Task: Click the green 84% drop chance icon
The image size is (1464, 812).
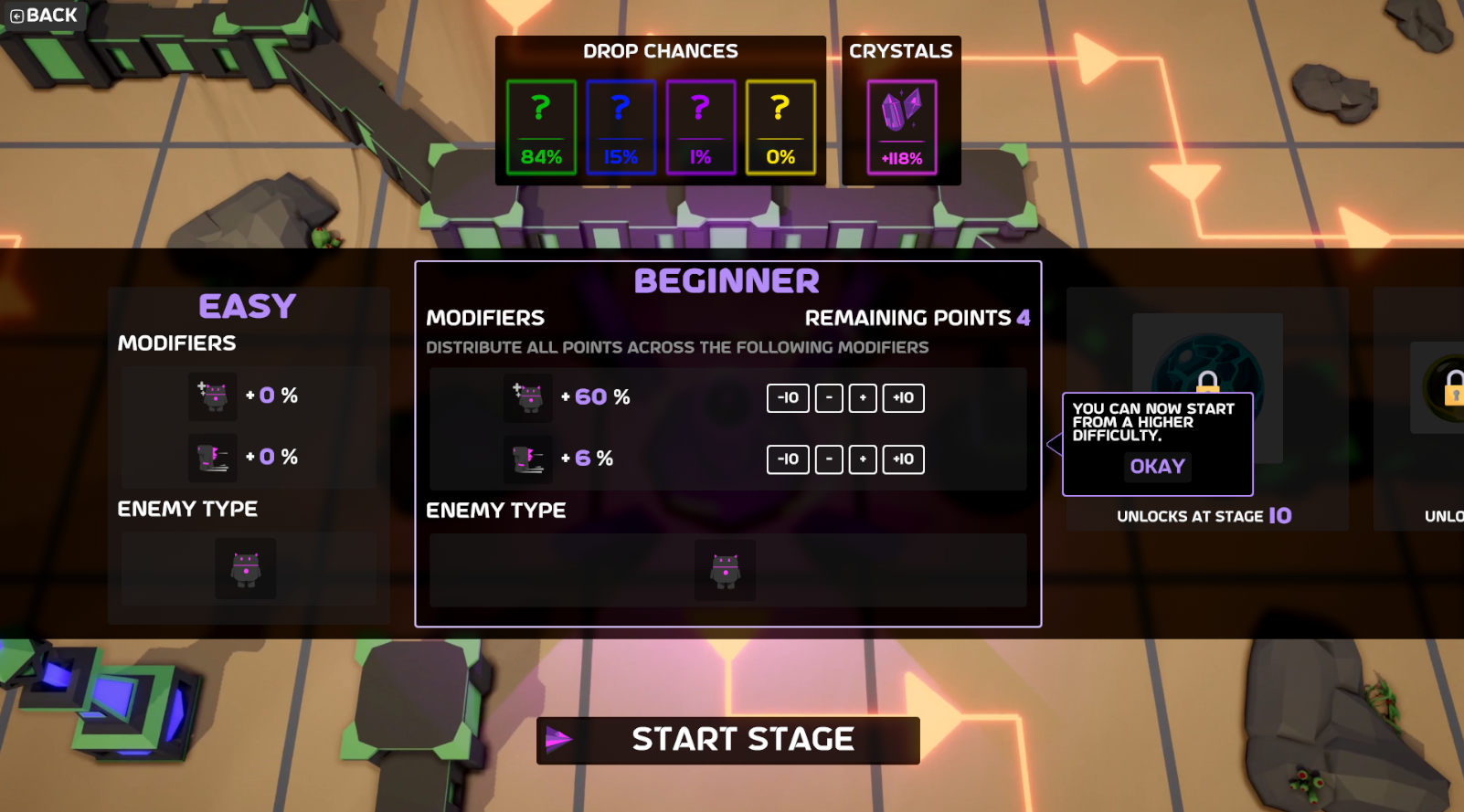Action: point(539,123)
